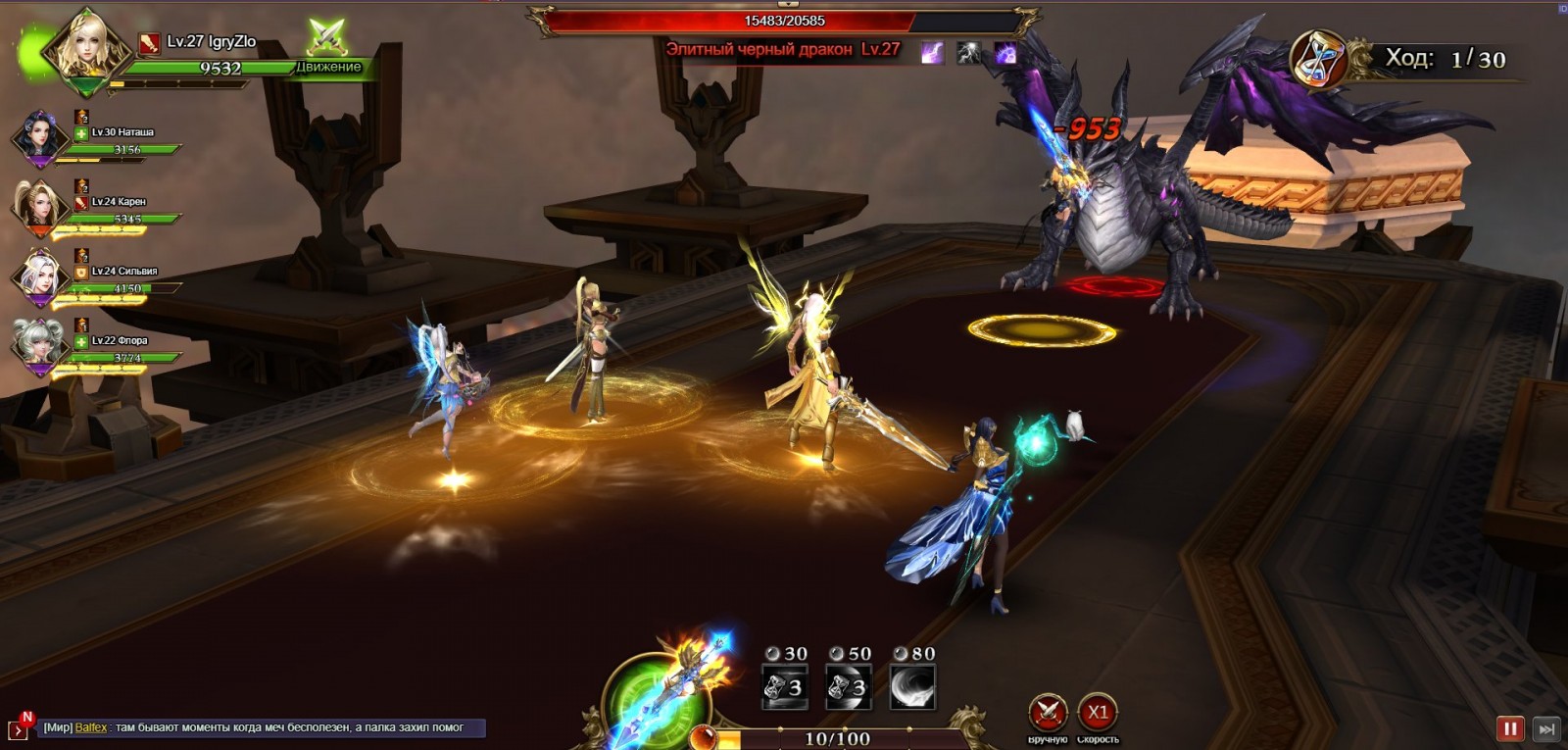Pause the battle
The height and width of the screenshot is (750, 1568).
(x=1510, y=728)
